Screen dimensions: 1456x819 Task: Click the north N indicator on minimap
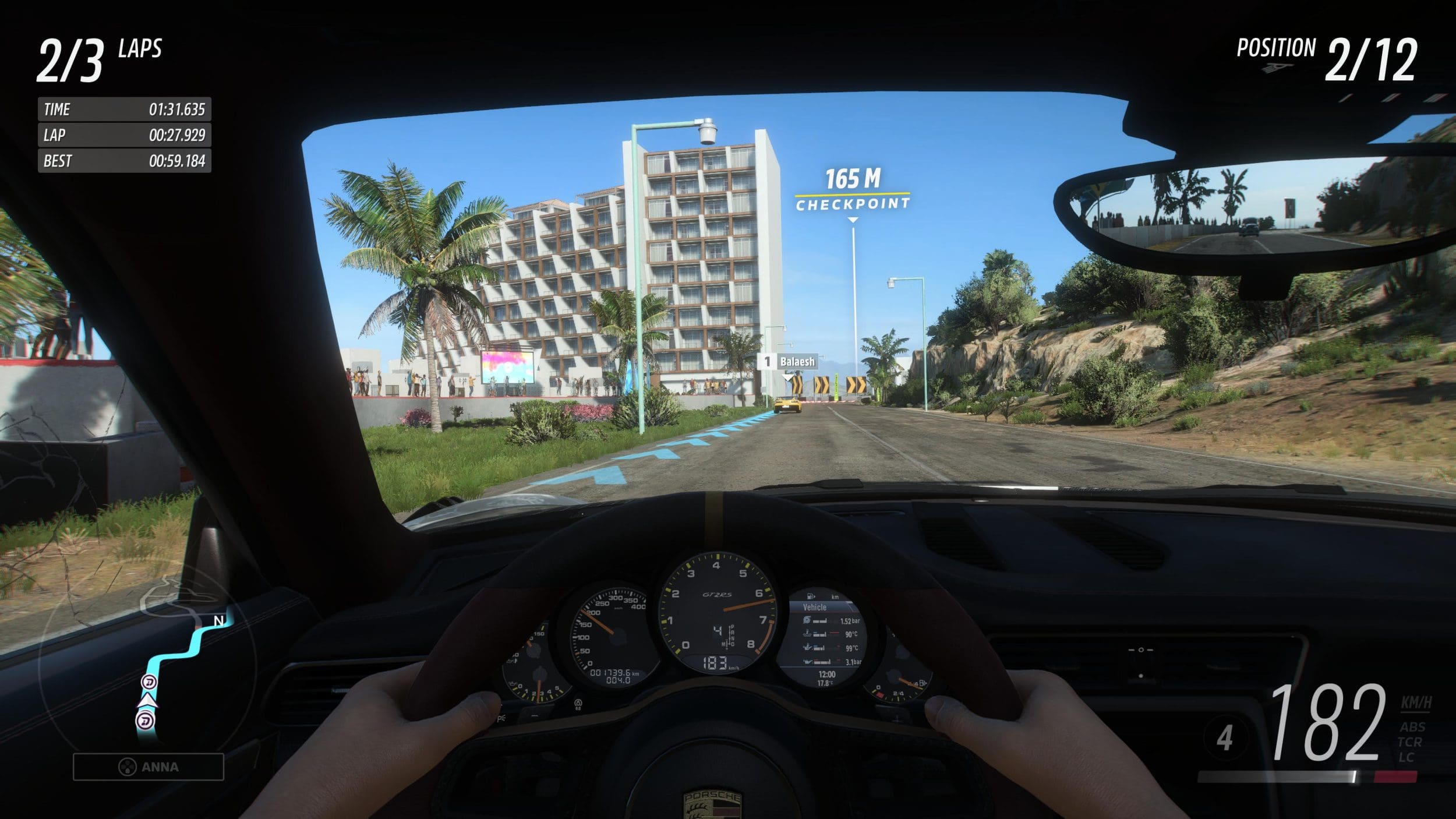[x=219, y=621]
